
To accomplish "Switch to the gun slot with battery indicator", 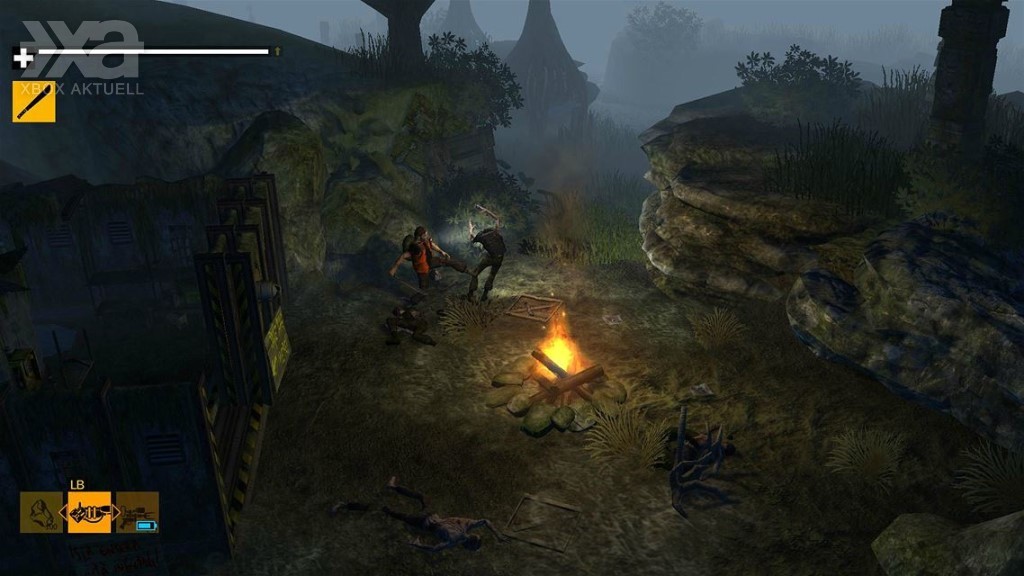I will [137, 512].
